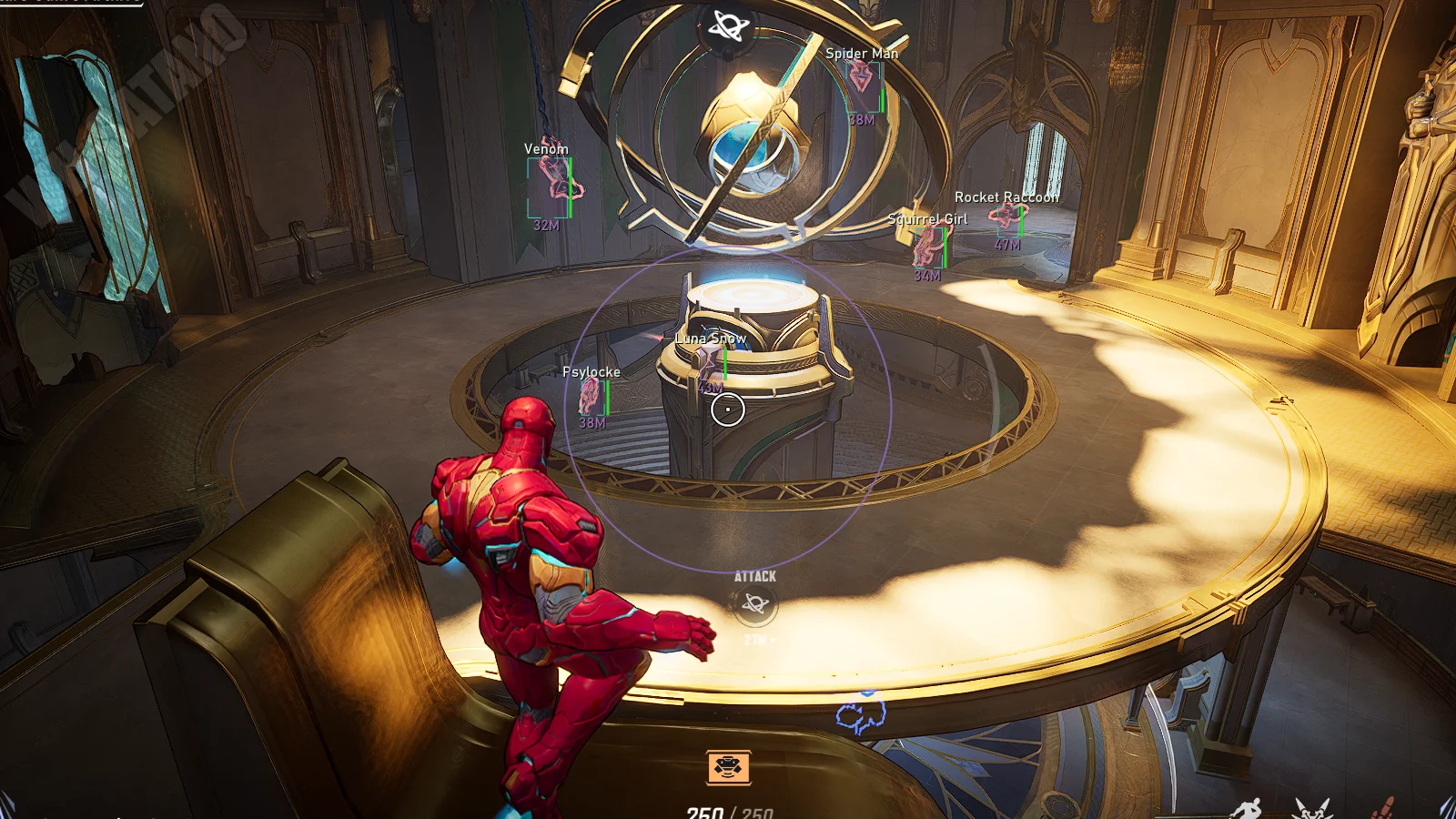Image resolution: width=1456 pixels, height=819 pixels.
Task: Activate the spiked burst ability icon
Action: click(1311, 808)
